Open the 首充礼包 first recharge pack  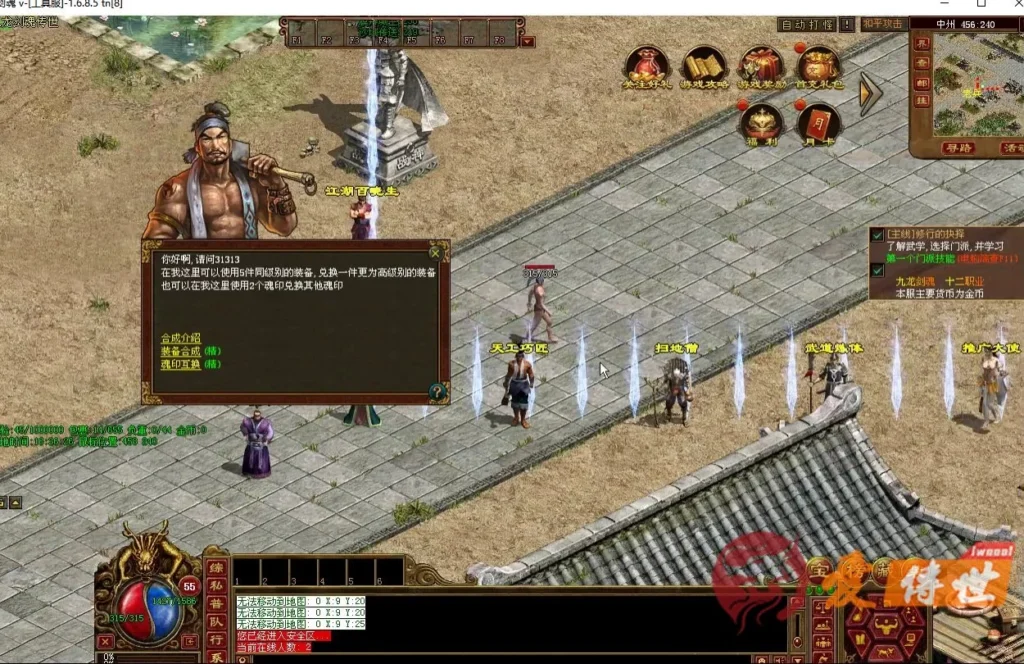818,66
